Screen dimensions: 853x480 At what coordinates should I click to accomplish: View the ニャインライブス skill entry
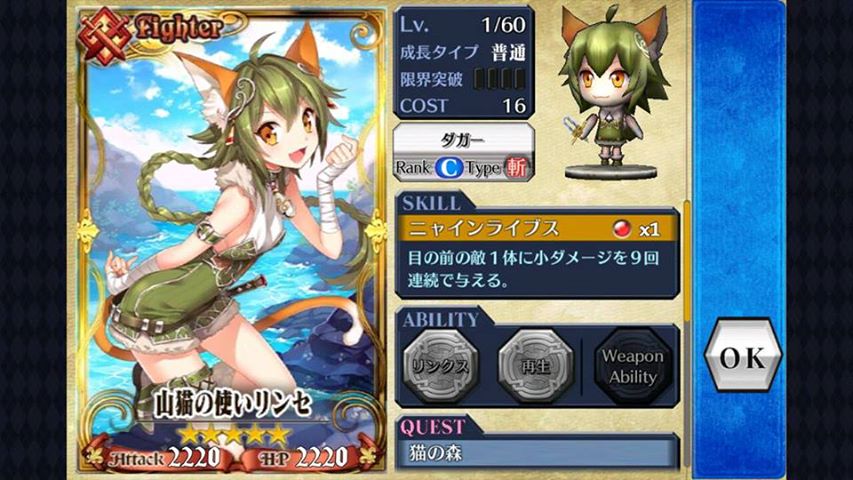(x=536, y=229)
